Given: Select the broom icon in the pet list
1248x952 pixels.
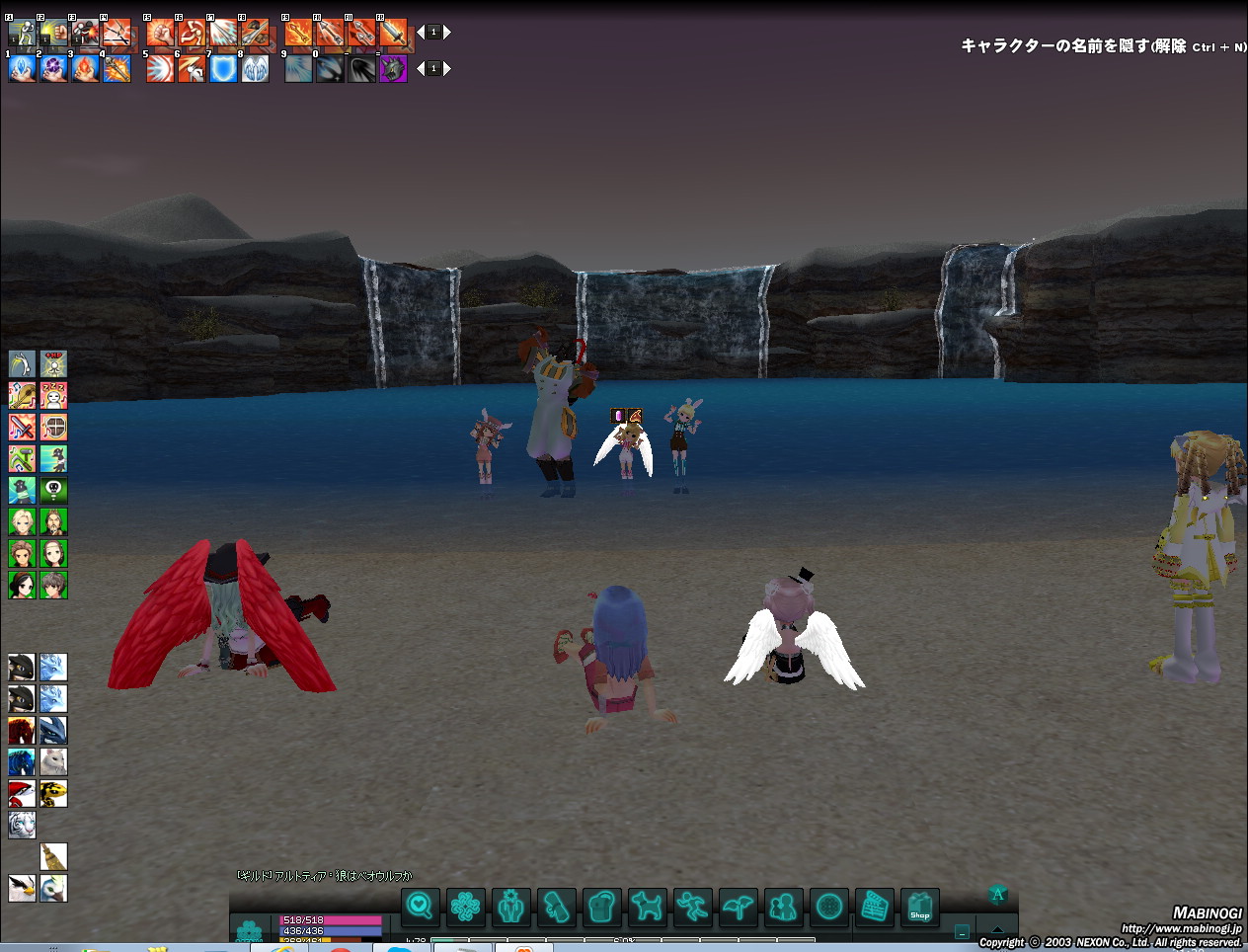Looking at the screenshot, I should click(x=53, y=856).
